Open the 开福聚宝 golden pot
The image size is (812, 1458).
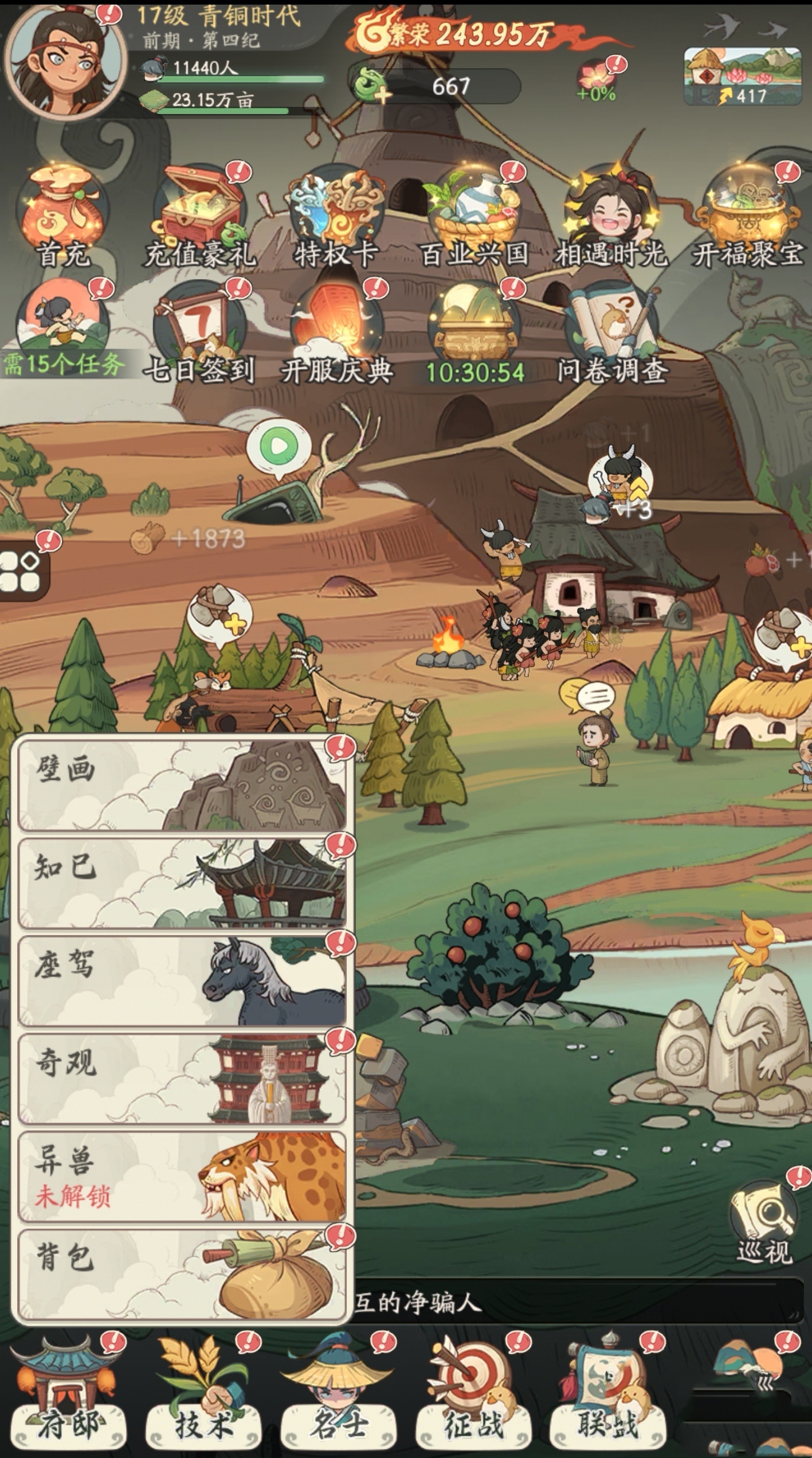747,215
